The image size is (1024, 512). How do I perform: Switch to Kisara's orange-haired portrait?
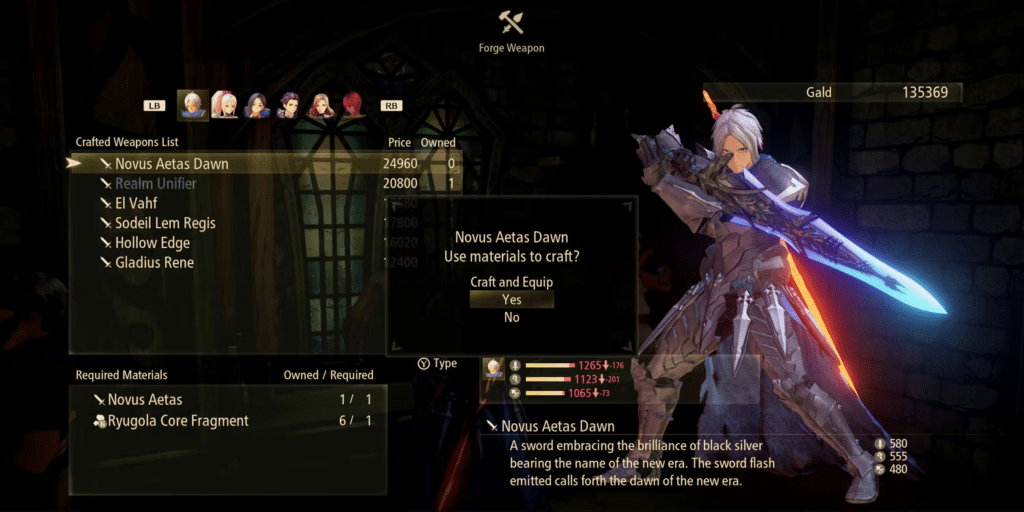click(321, 104)
